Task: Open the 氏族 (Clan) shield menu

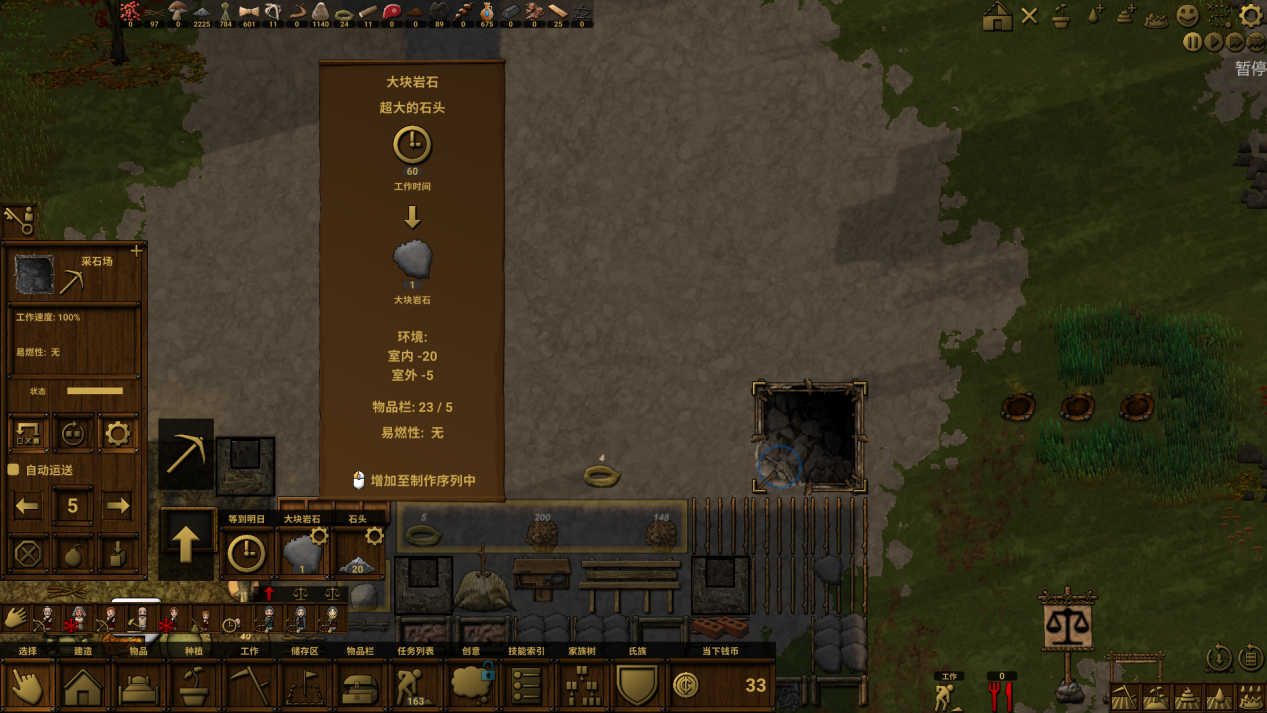Action: [637, 686]
